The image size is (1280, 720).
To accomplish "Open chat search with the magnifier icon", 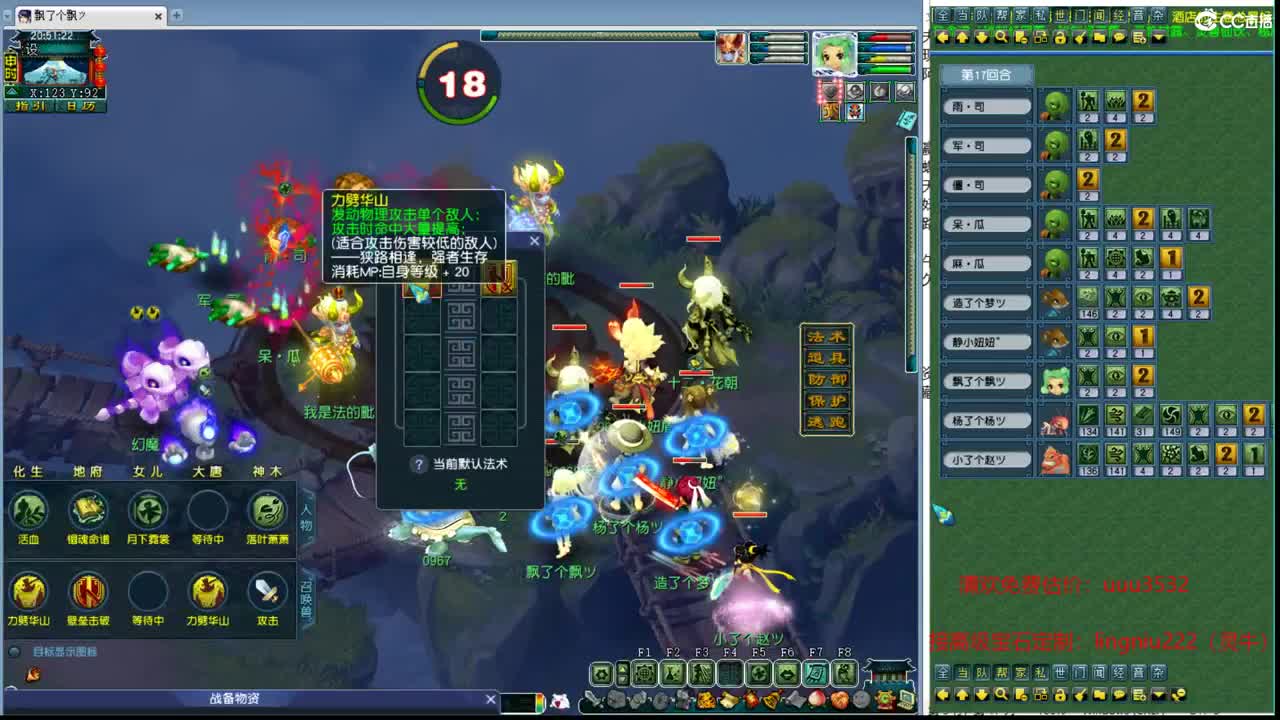I will (1002, 38).
